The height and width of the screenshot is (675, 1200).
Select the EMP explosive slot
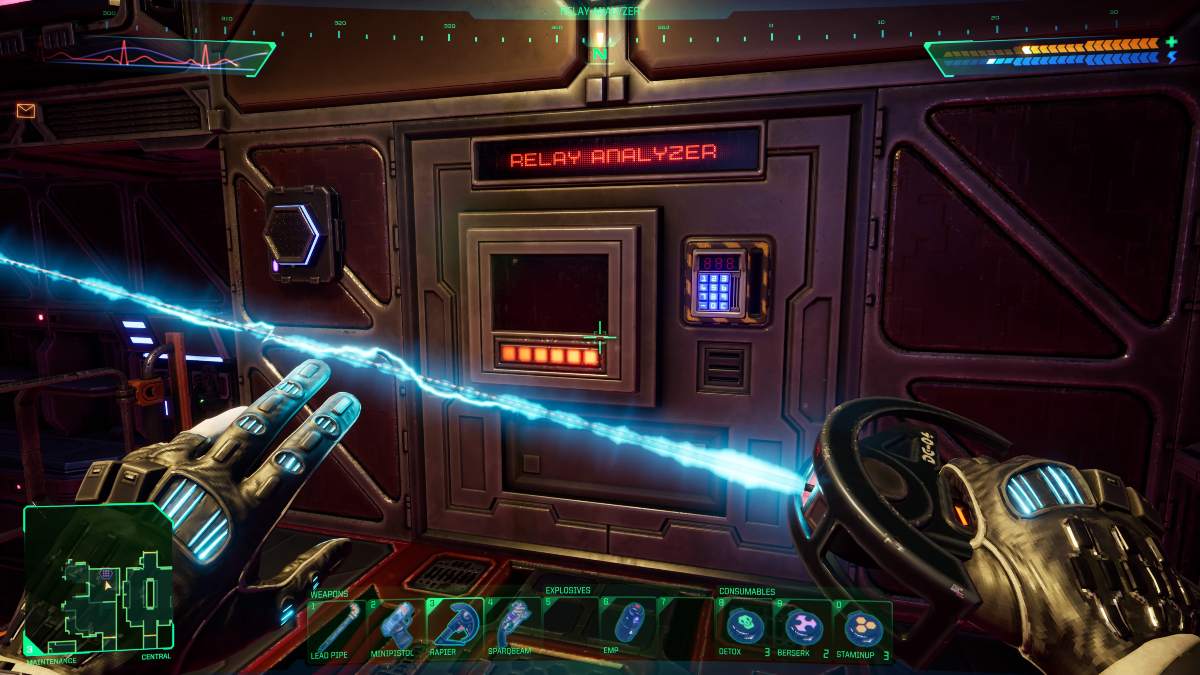pyautogui.click(x=627, y=626)
